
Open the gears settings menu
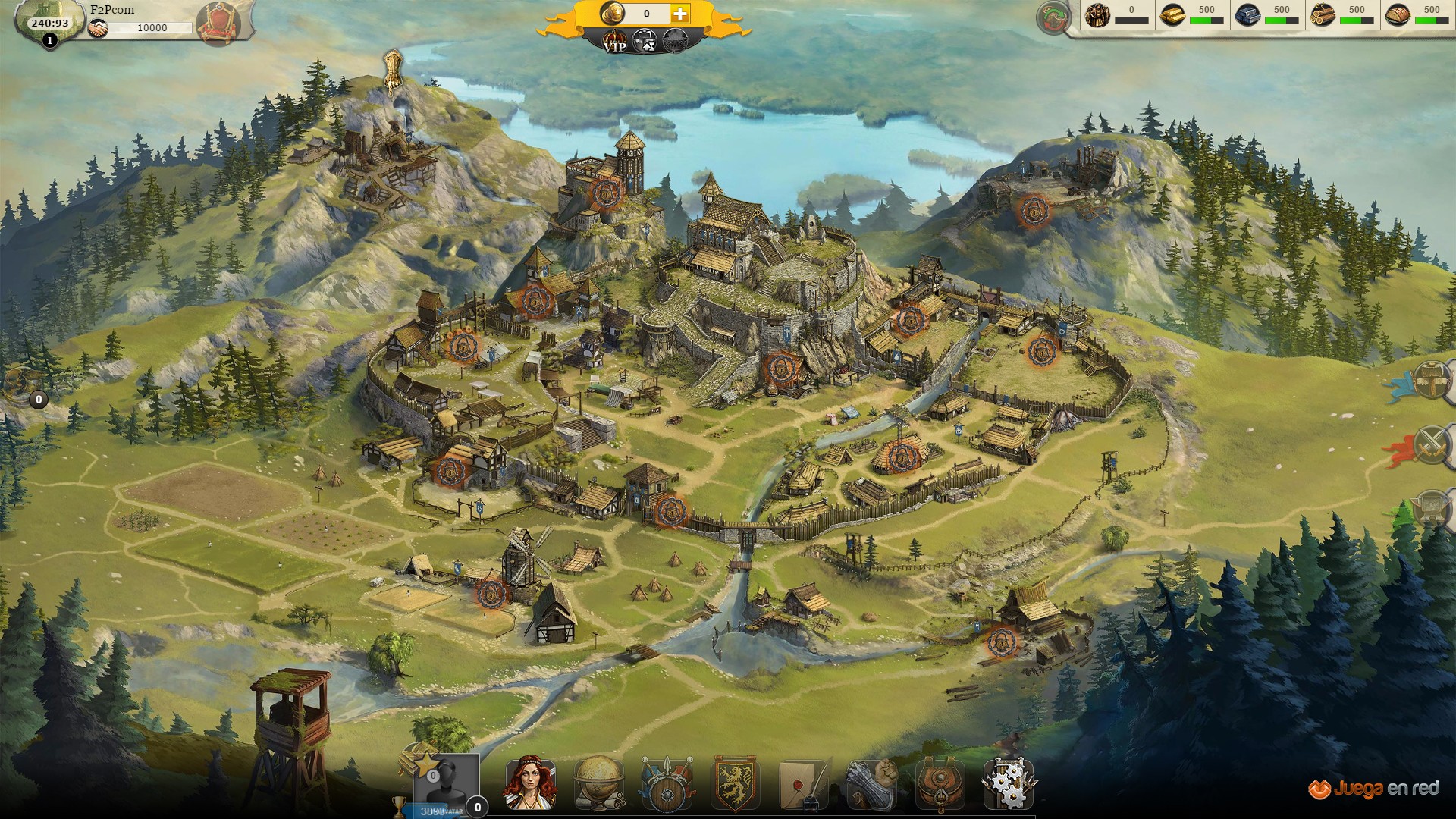click(x=1008, y=783)
